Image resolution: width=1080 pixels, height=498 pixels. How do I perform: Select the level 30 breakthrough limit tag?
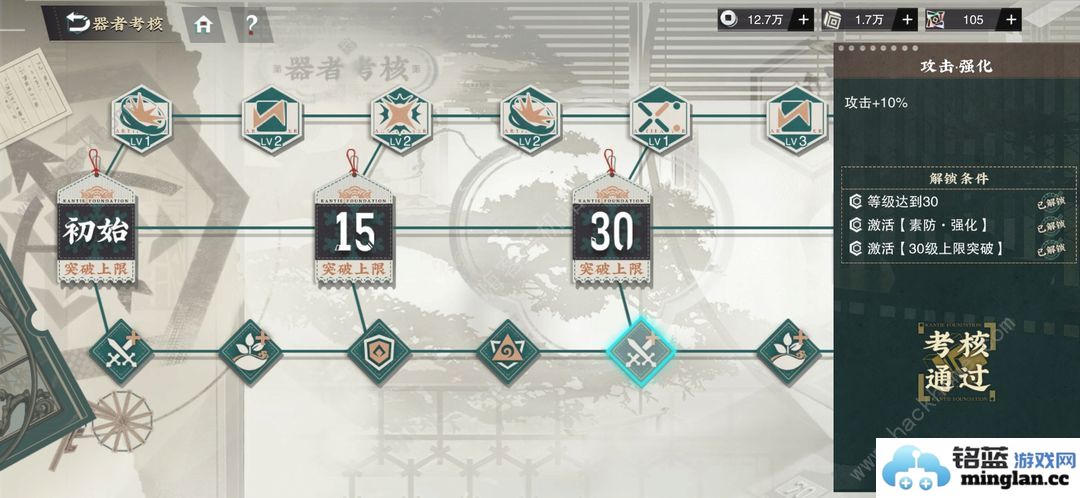click(612, 233)
